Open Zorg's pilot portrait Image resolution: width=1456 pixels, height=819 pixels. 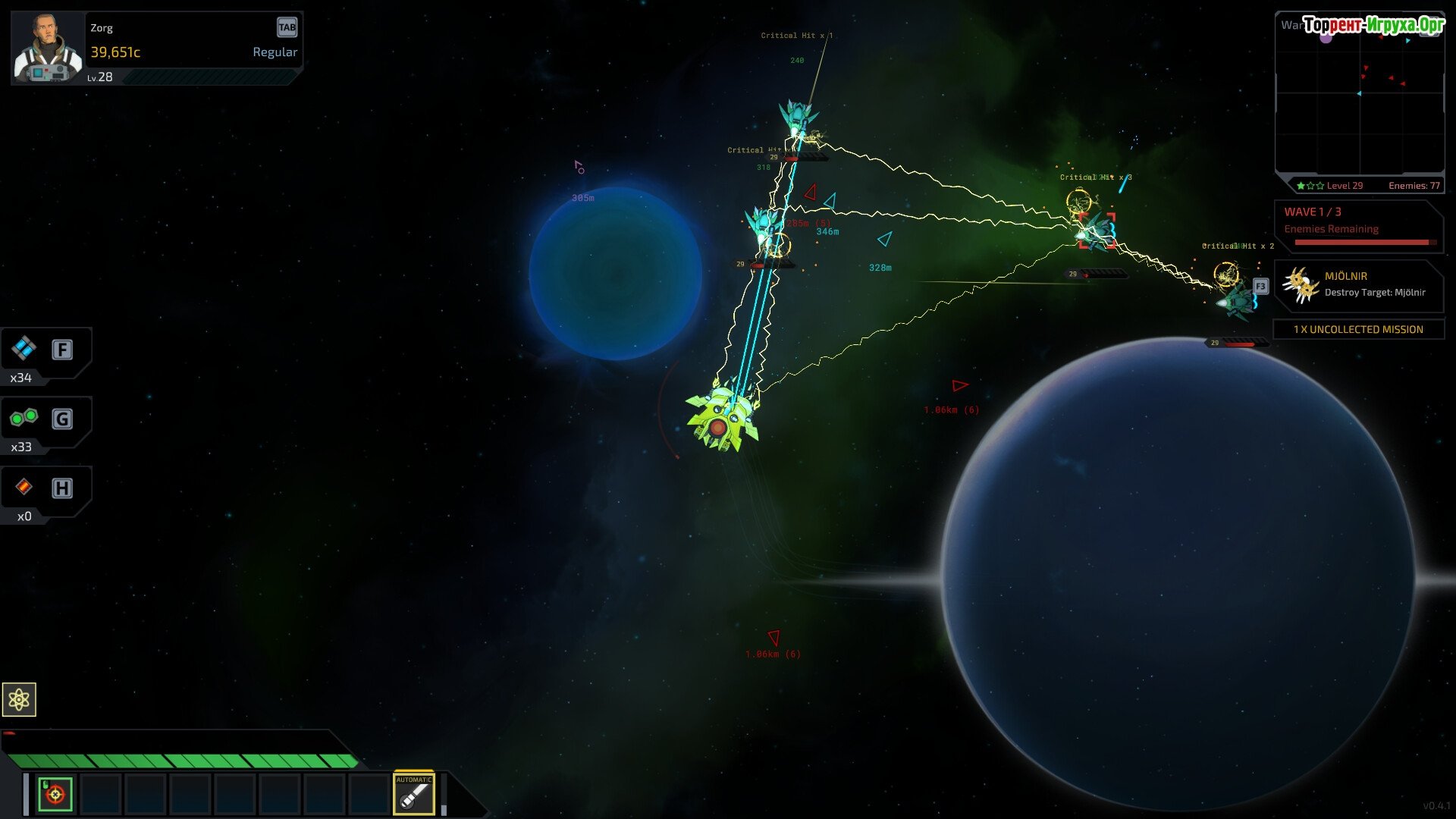tap(49, 49)
